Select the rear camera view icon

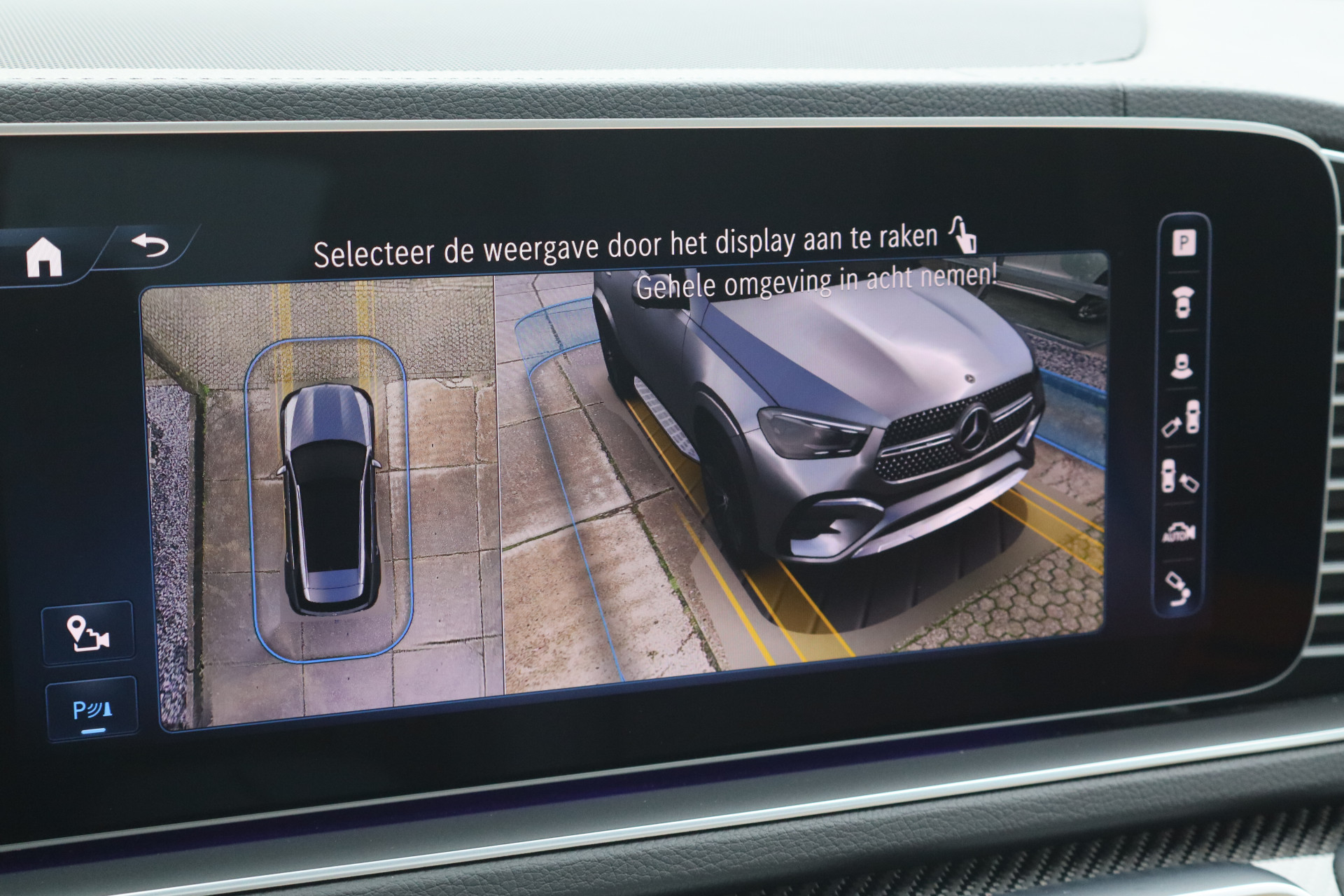click(1183, 364)
